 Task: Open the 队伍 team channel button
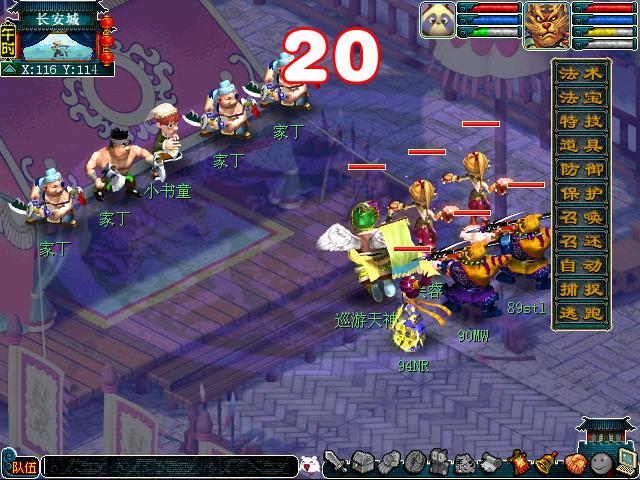click(x=22, y=466)
